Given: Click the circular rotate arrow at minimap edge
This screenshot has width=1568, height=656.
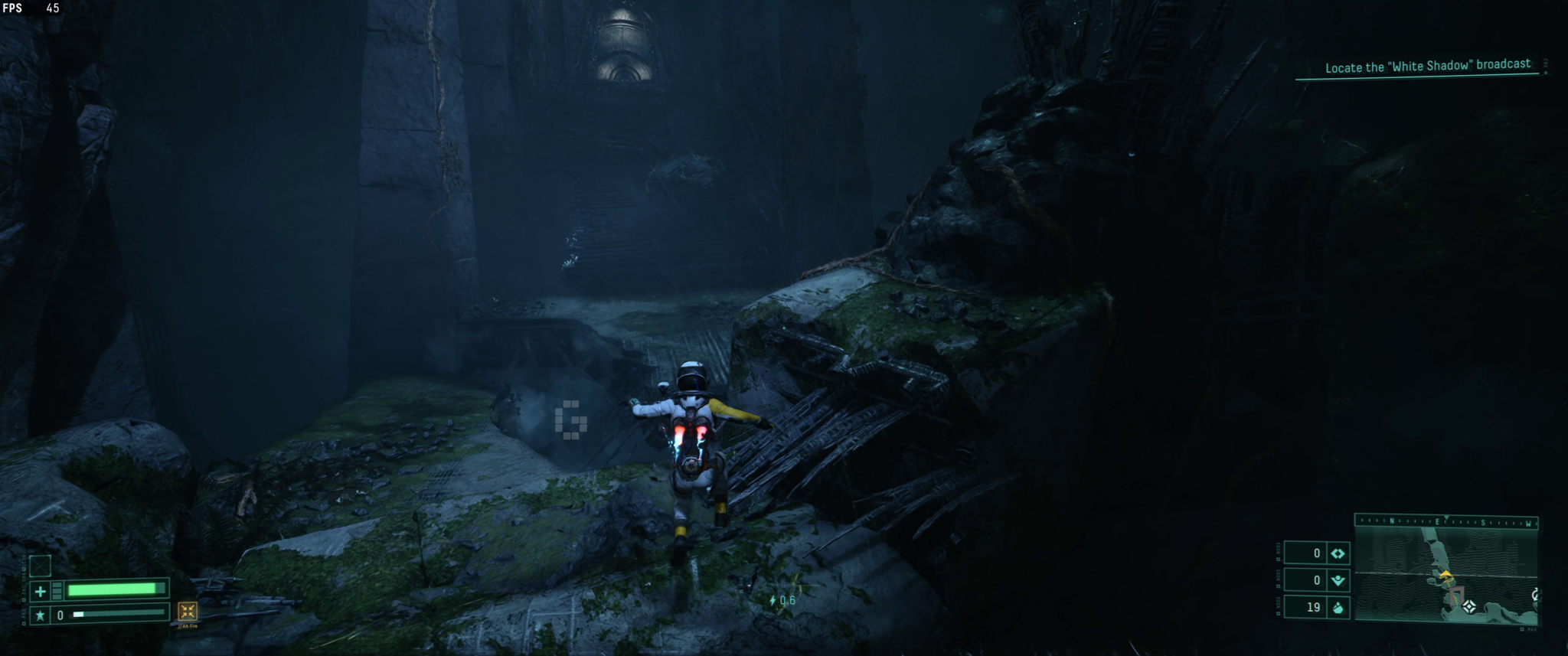Looking at the screenshot, I should click(x=1535, y=594).
